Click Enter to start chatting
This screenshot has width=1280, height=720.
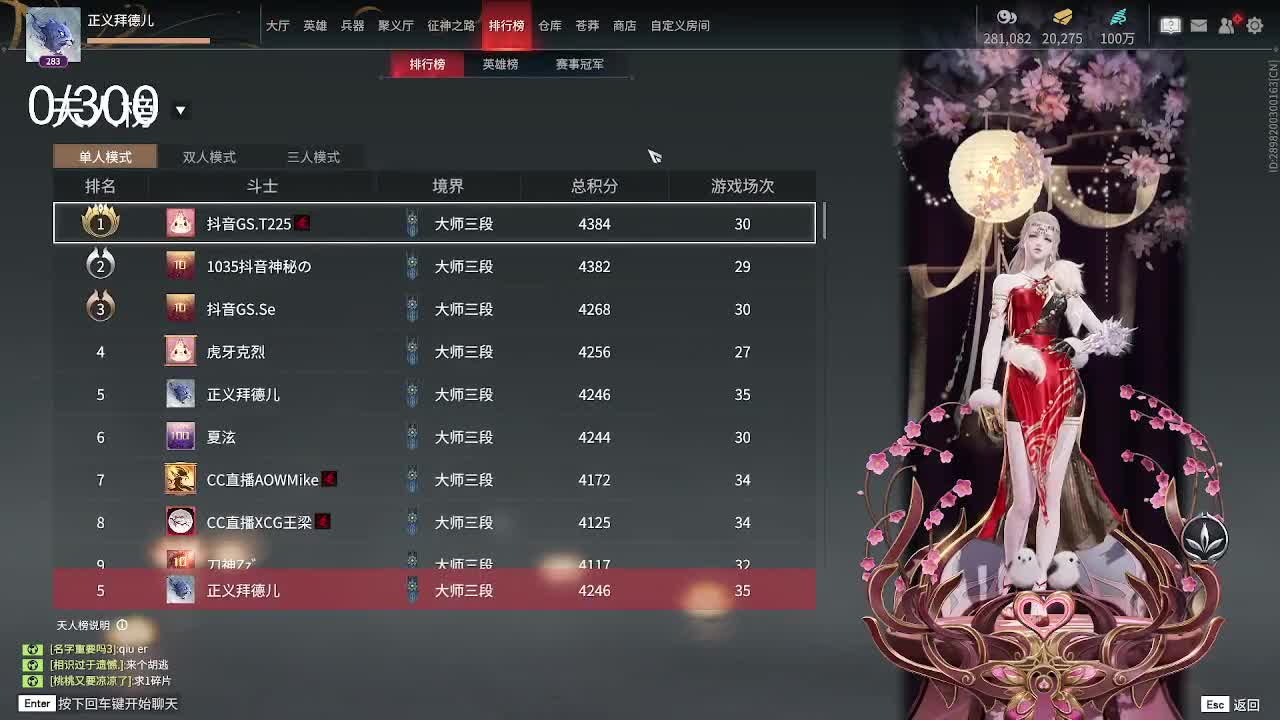tap(35, 704)
